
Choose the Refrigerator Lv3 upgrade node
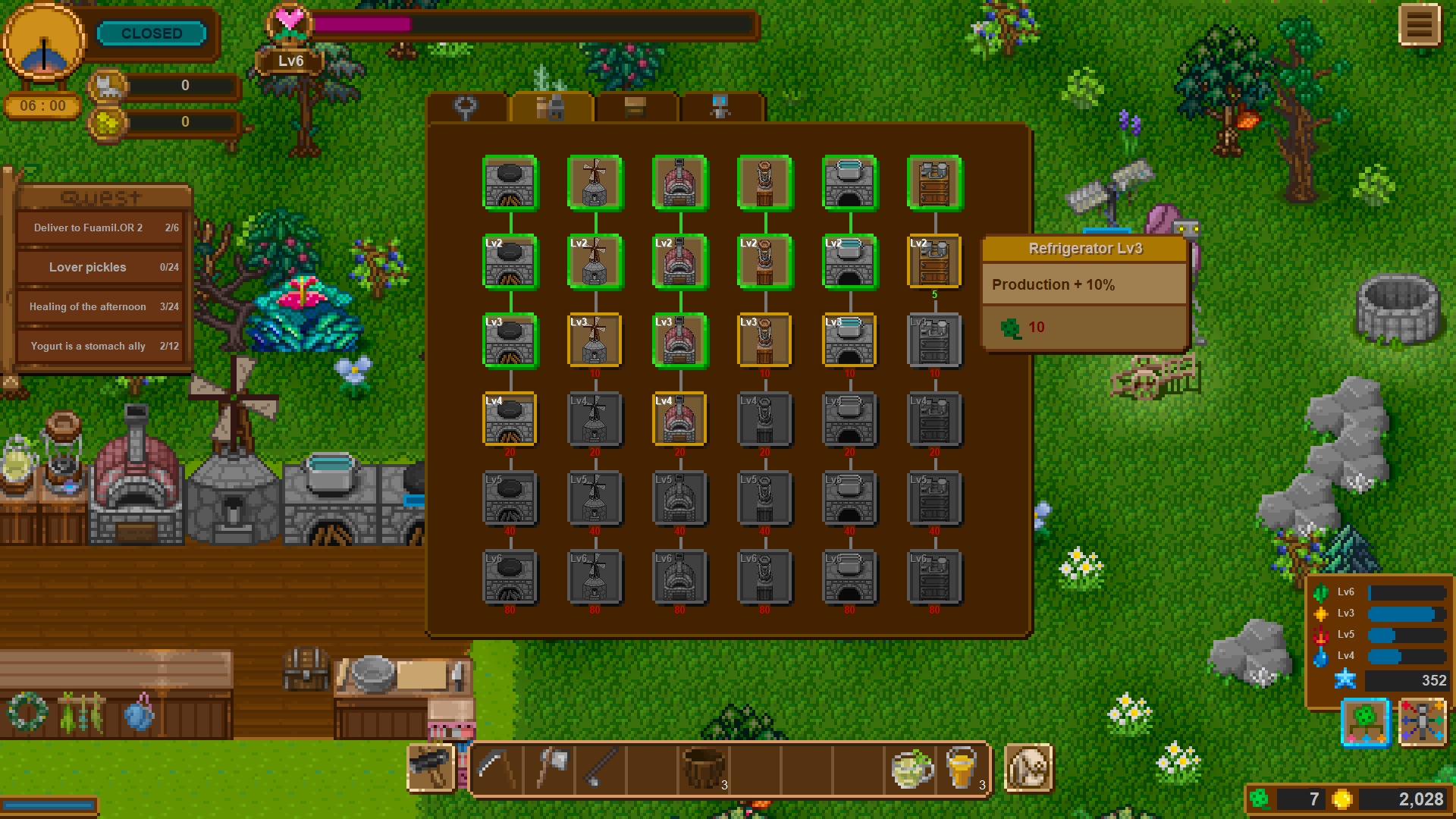934,340
